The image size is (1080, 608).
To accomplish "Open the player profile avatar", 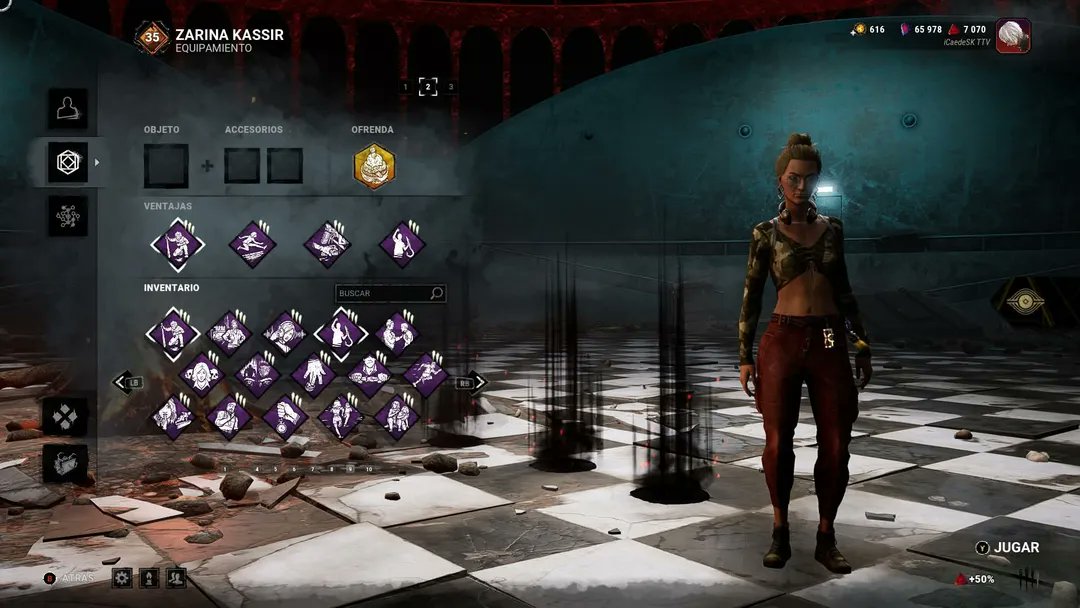I will (1013, 36).
